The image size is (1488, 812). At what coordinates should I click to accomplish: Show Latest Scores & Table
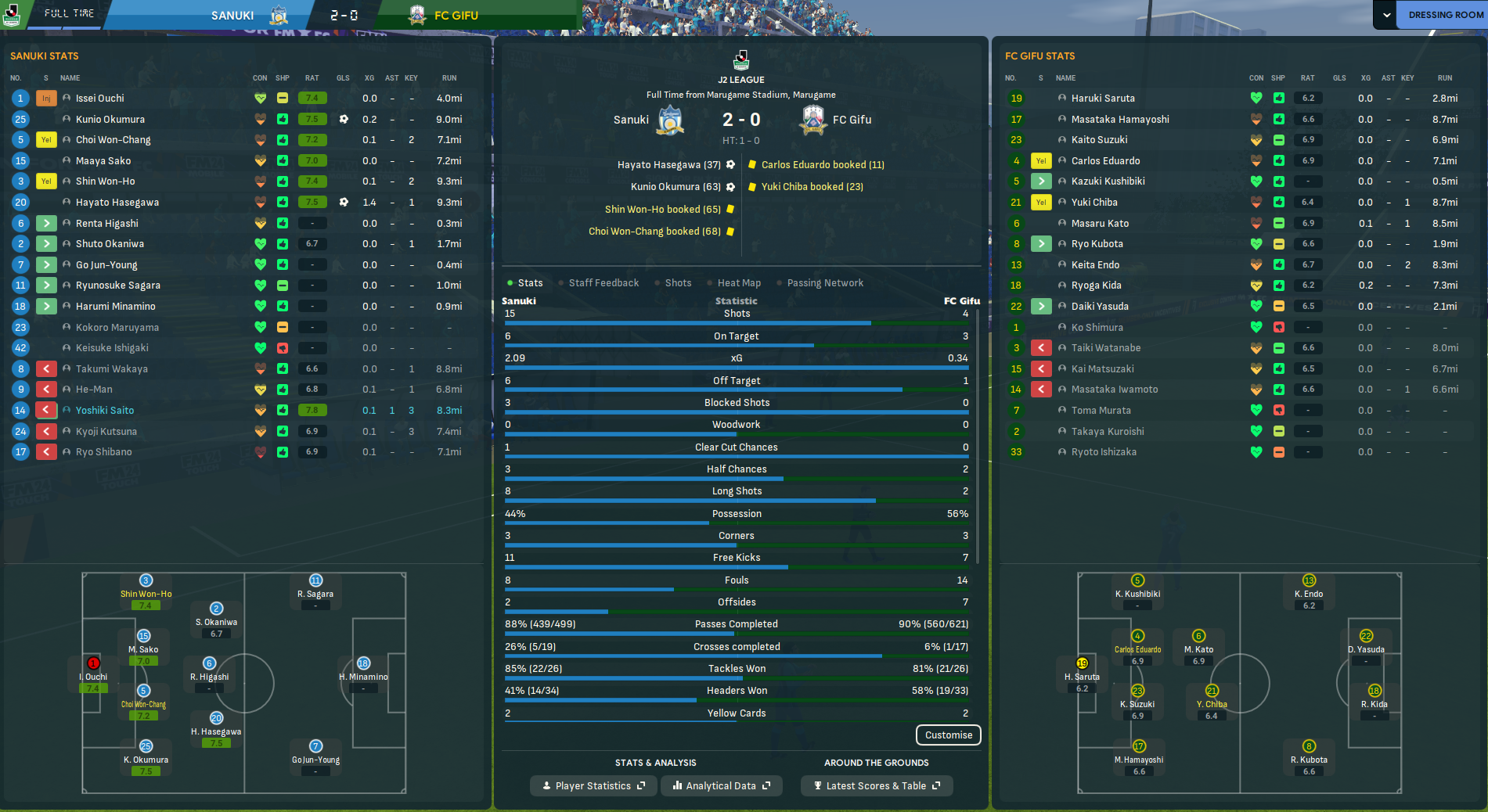pyautogui.click(x=876, y=786)
